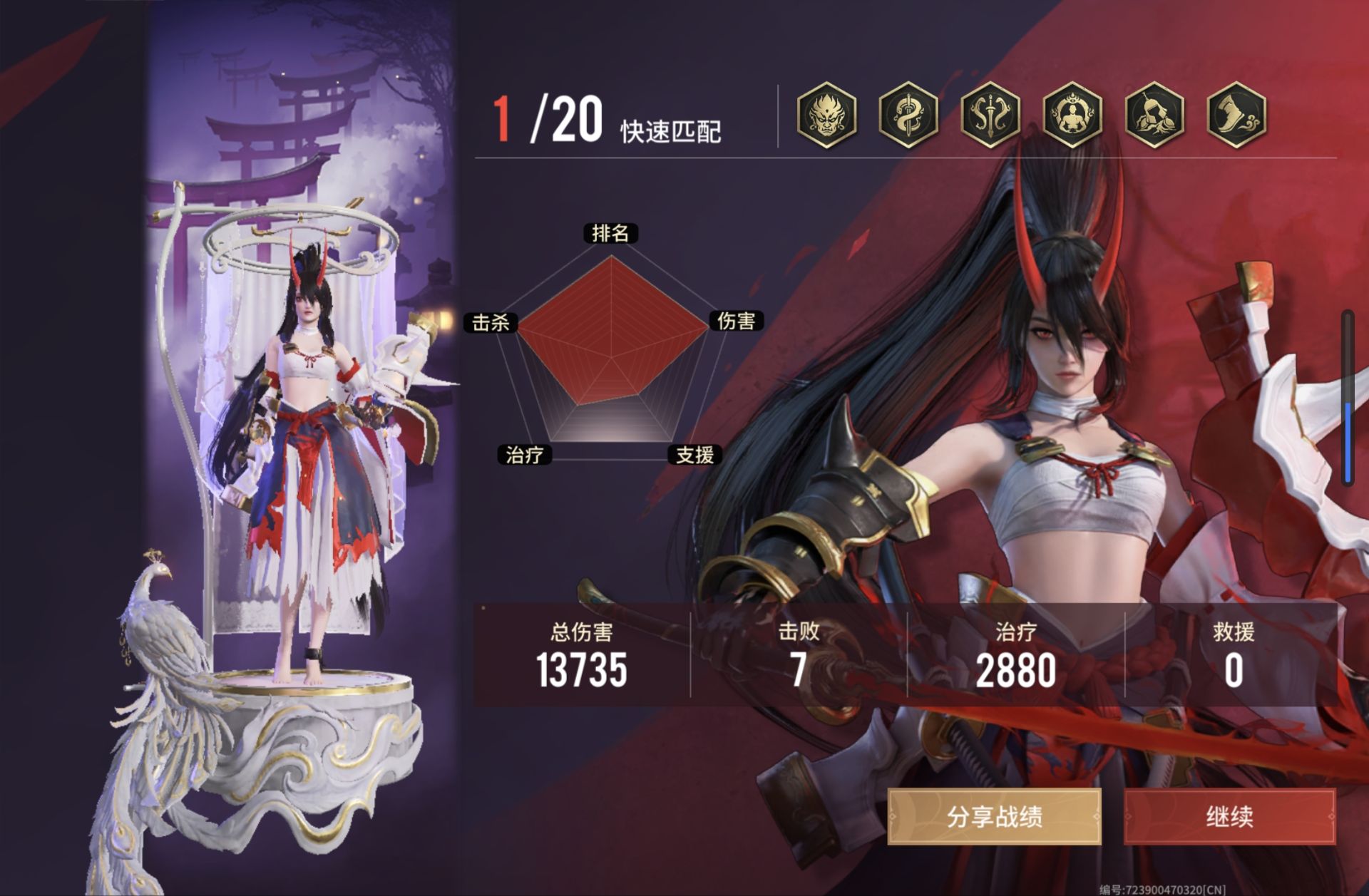
Task: Click the 继续 (Continue) button
Action: pyautogui.click(x=1229, y=816)
